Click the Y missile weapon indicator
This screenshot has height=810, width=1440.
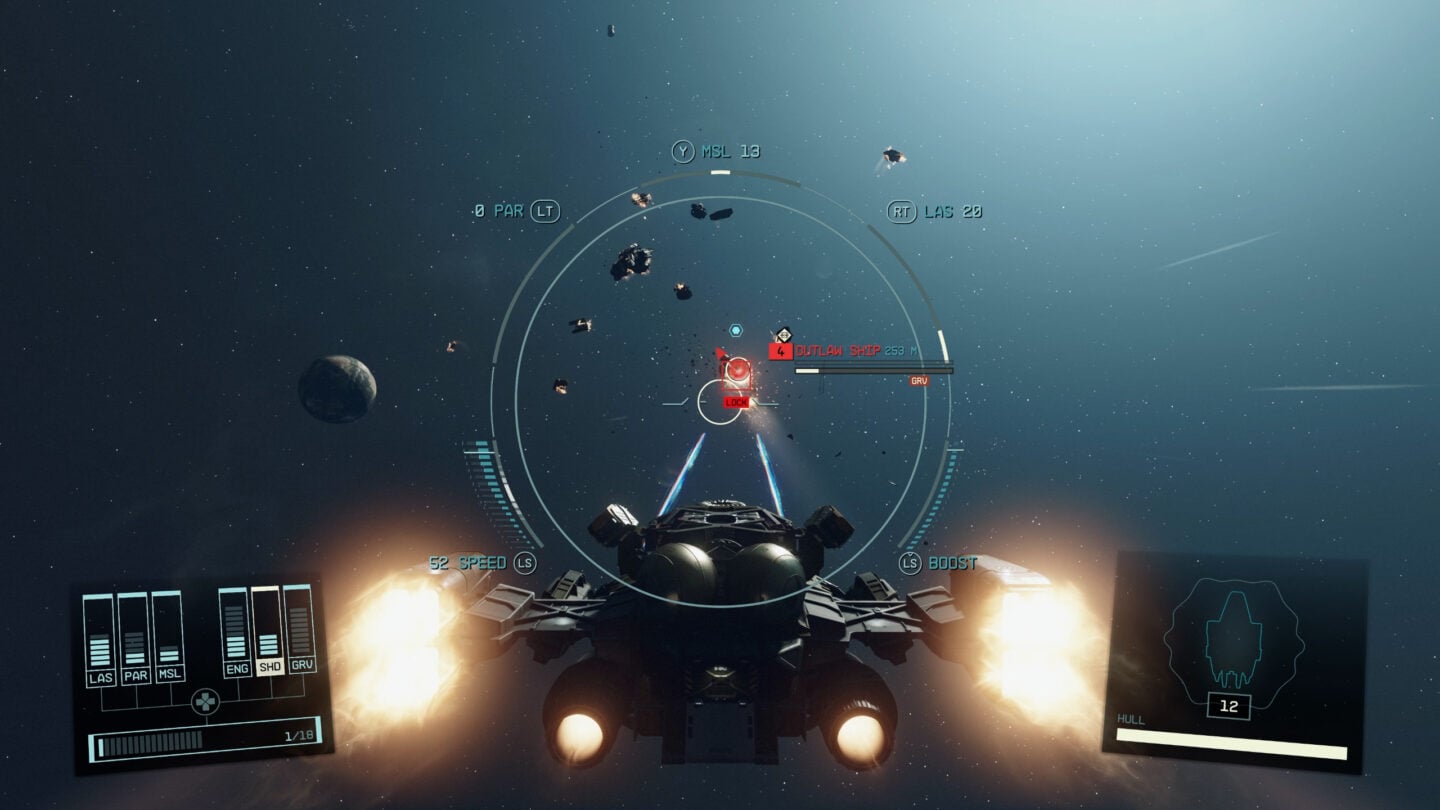pos(684,151)
